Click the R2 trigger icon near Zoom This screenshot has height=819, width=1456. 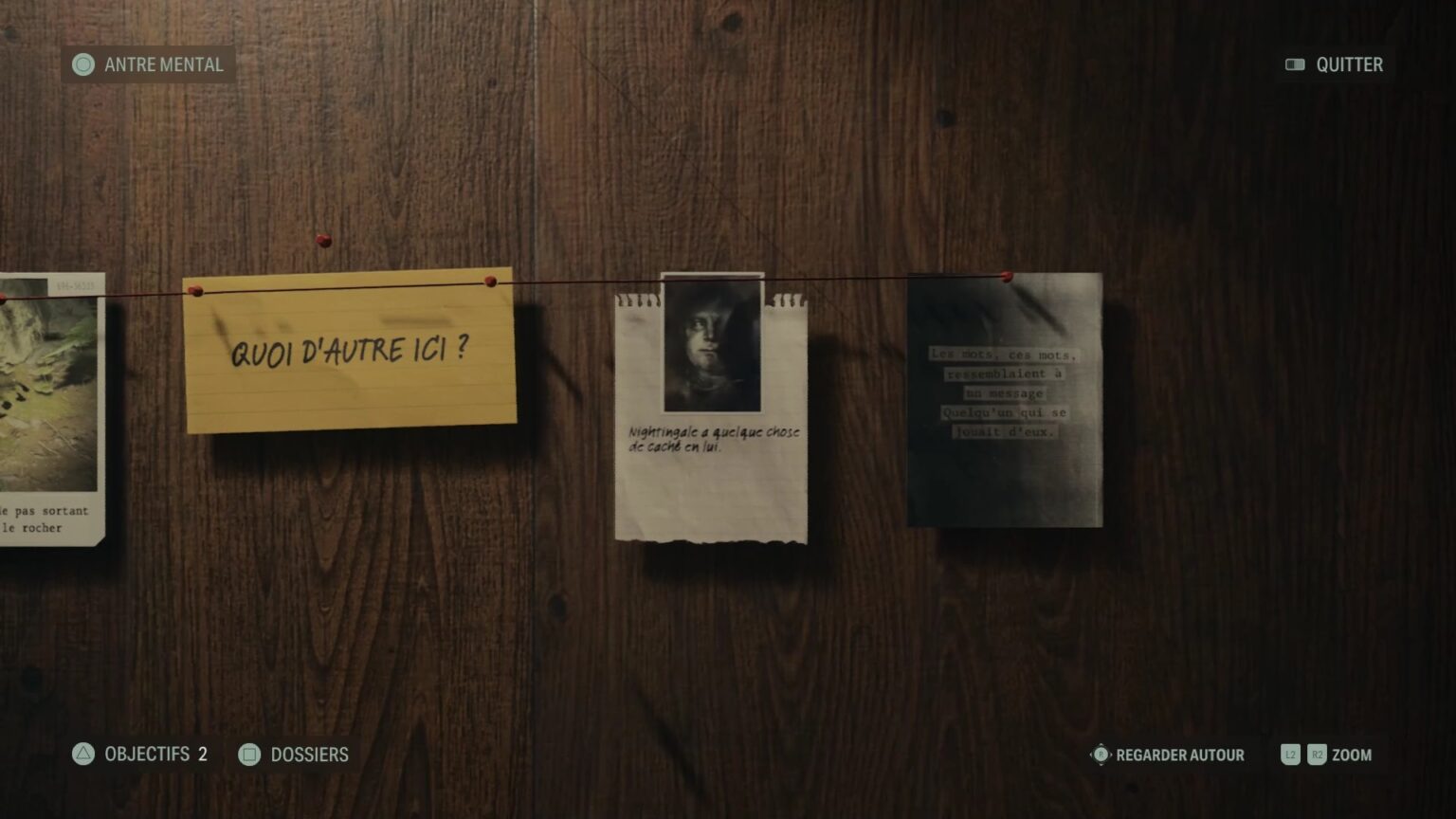pyautogui.click(x=1318, y=755)
